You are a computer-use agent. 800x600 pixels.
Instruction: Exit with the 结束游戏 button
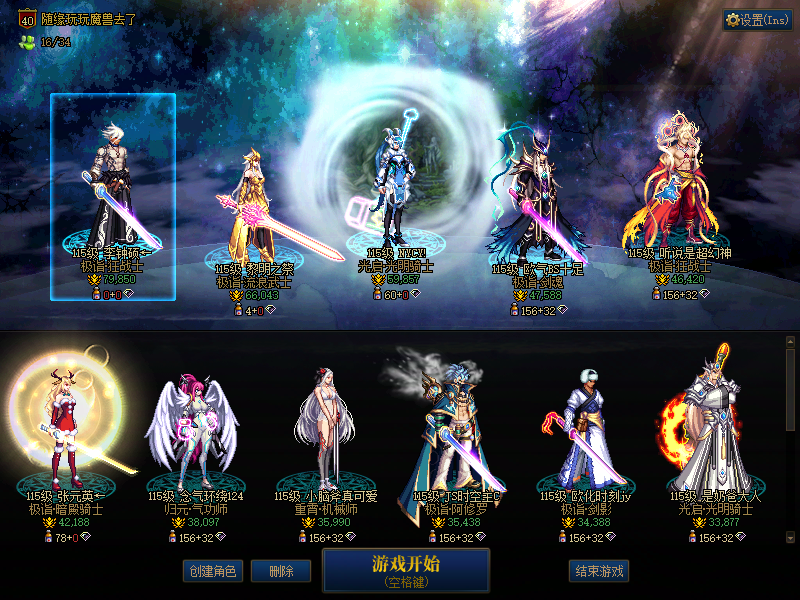click(x=600, y=571)
